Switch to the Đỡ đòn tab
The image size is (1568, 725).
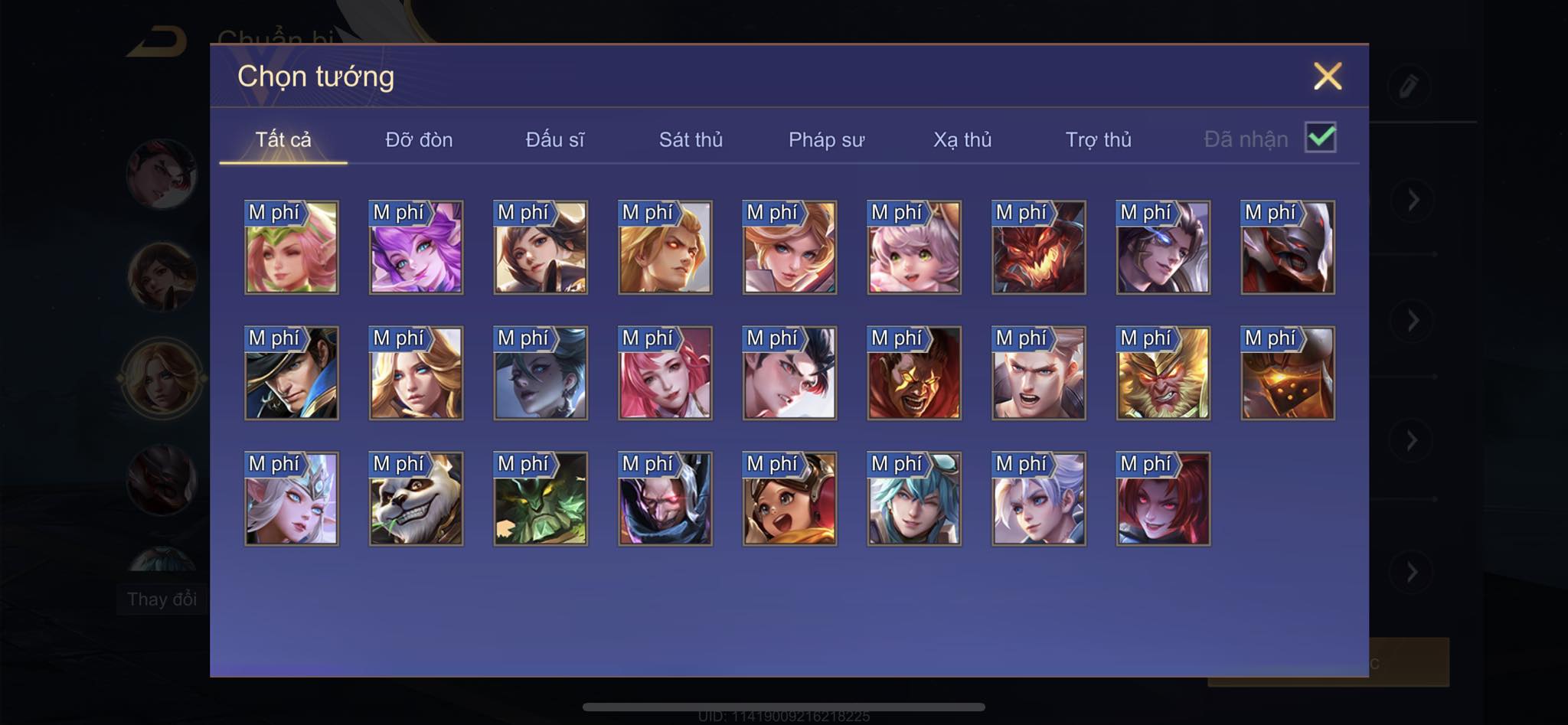[x=419, y=139]
